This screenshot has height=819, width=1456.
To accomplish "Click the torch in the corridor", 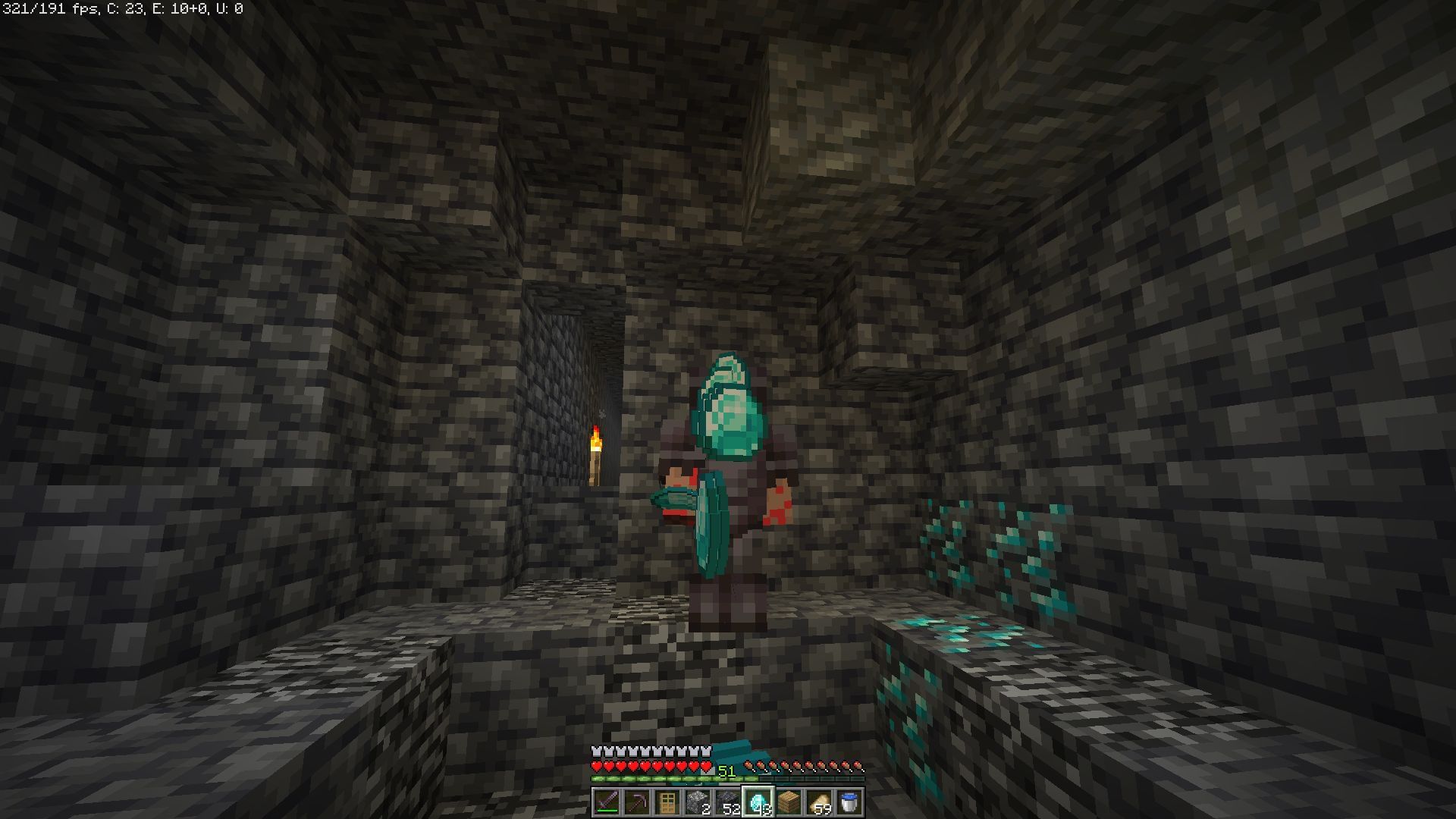I will [595, 451].
